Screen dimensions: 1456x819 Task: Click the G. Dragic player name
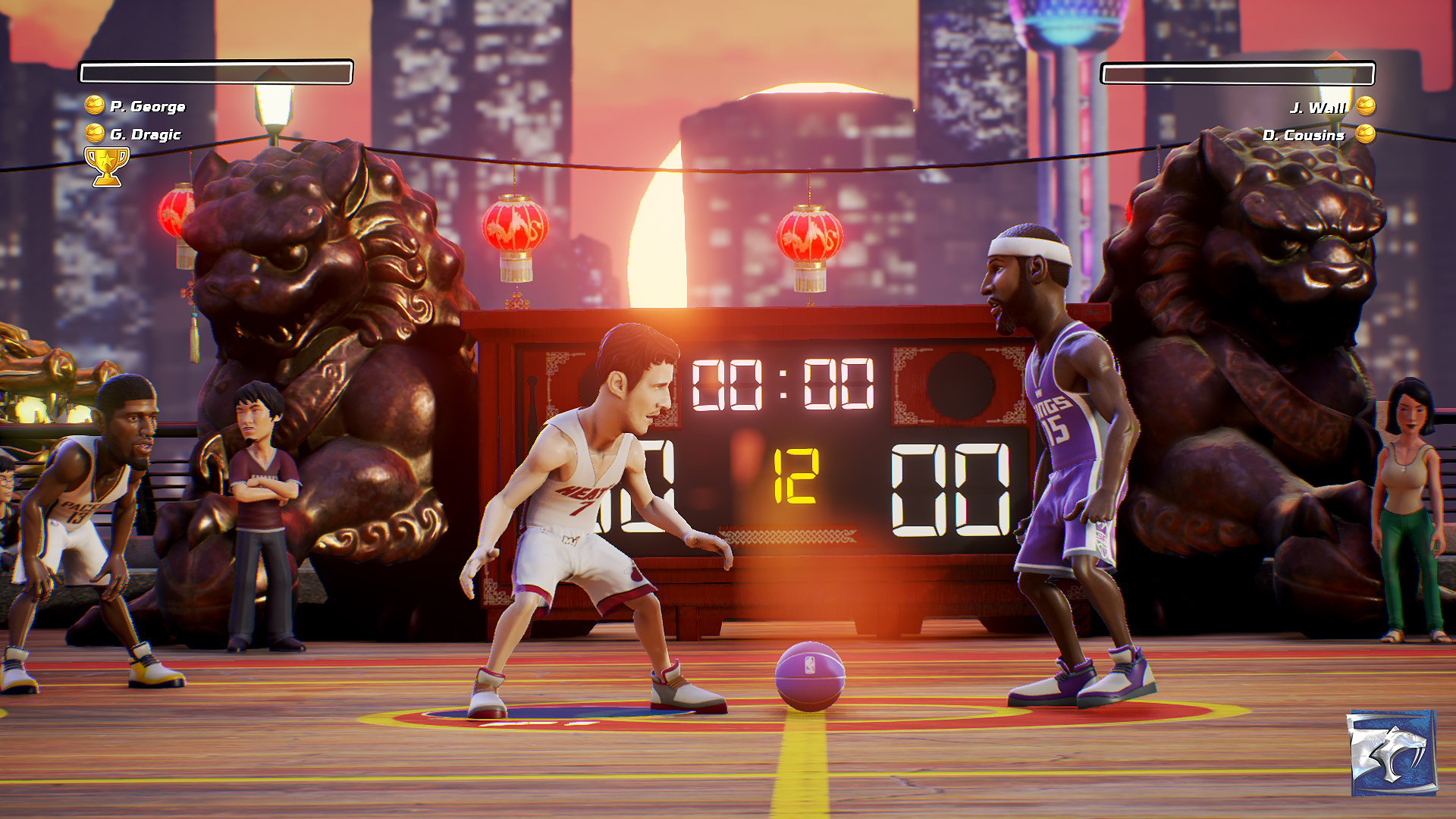pyautogui.click(x=146, y=135)
